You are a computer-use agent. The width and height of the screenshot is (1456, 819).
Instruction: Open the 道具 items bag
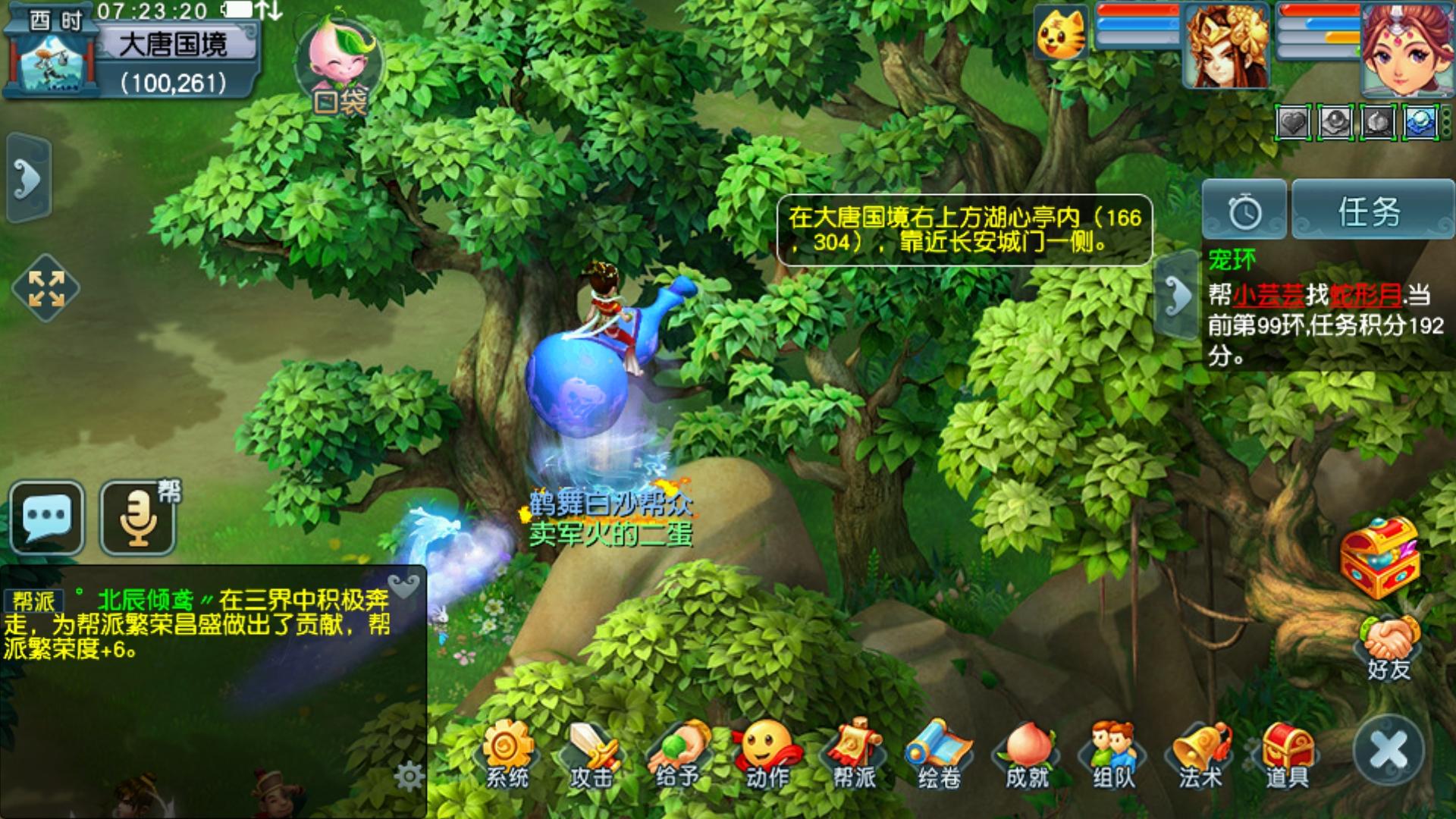pyautogui.click(x=1288, y=753)
